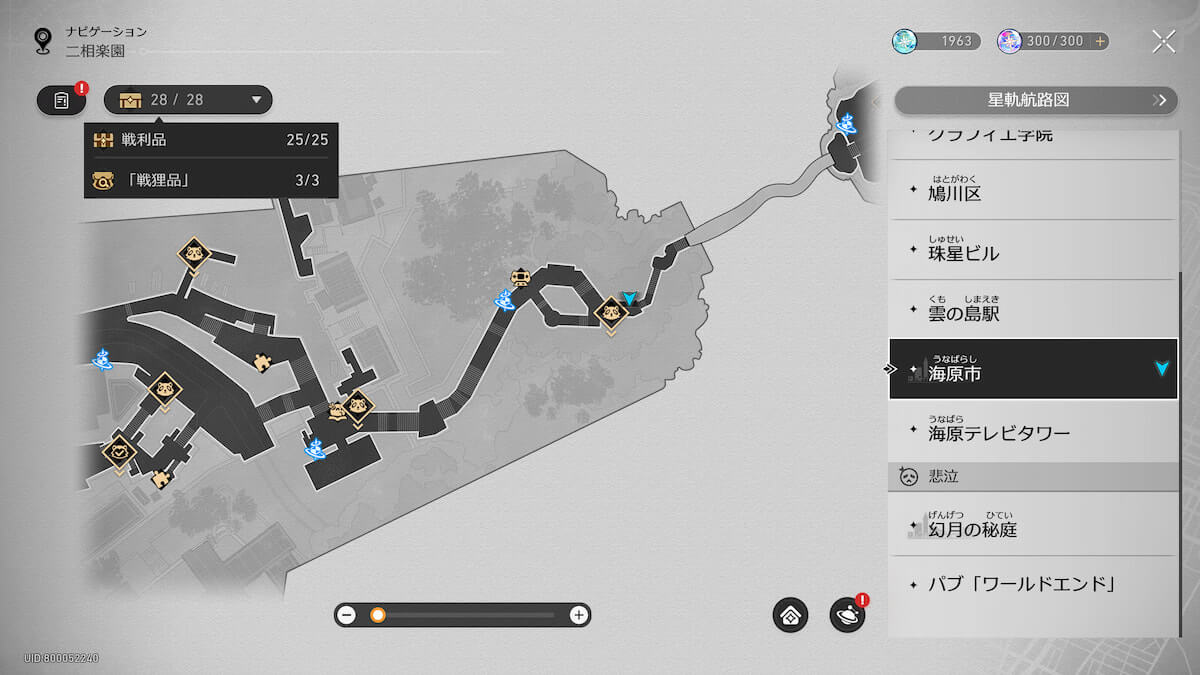Toggle the 28/28 treasure chest dropdown

click(x=188, y=100)
